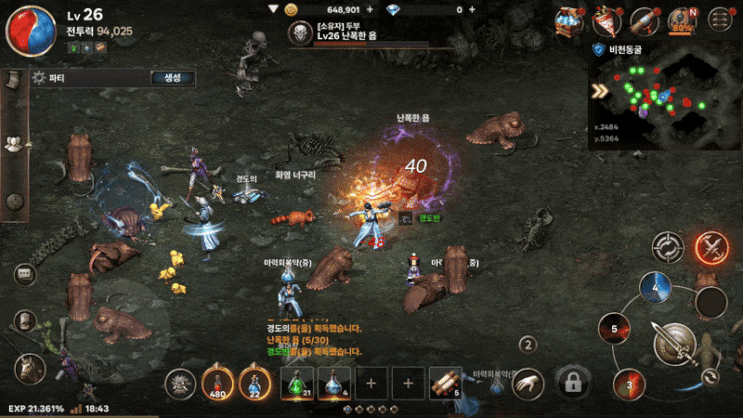This screenshot has height=418, width=743.
Task: Toggle the crossed swords auto-battle button
Action: coord(712,246)
